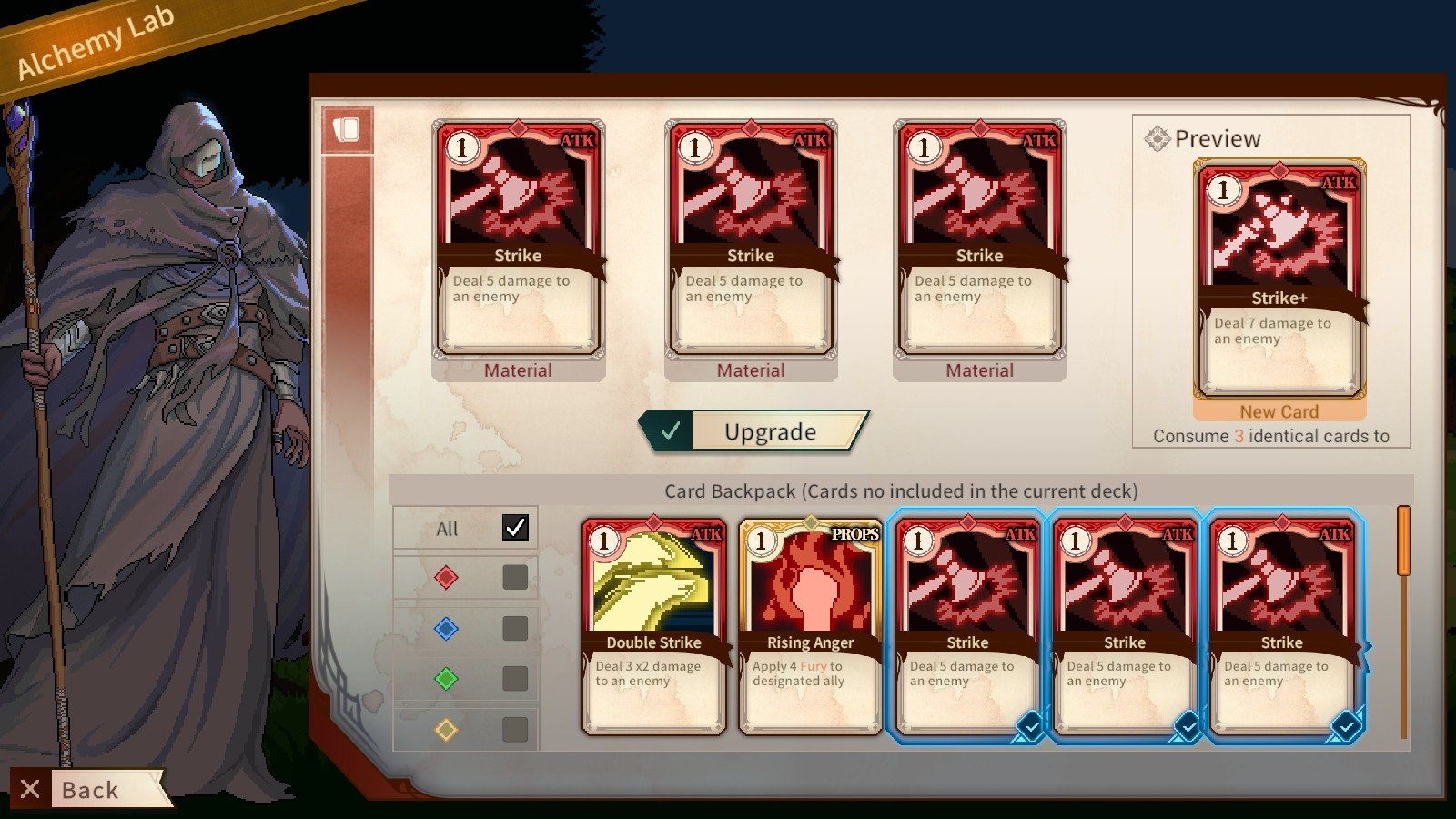Click the green checkmark on the Upgrade button
The height and width of the screenshot is (819, 1456).
click(x=670, y=430)
